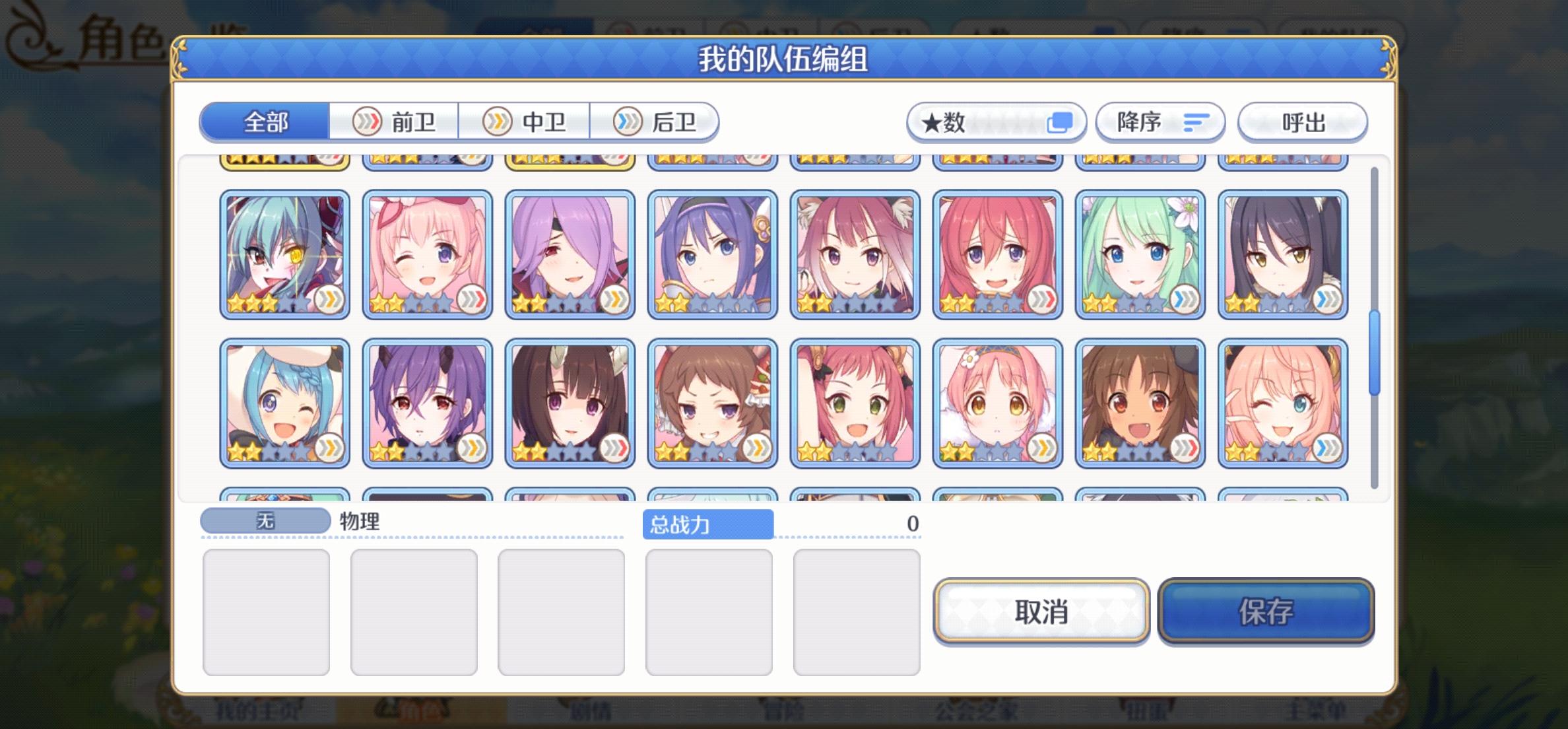Toggle the multi-select icon inside ★数 filter
This screenshot has width=1568, height=729.
pos(1060,122)
